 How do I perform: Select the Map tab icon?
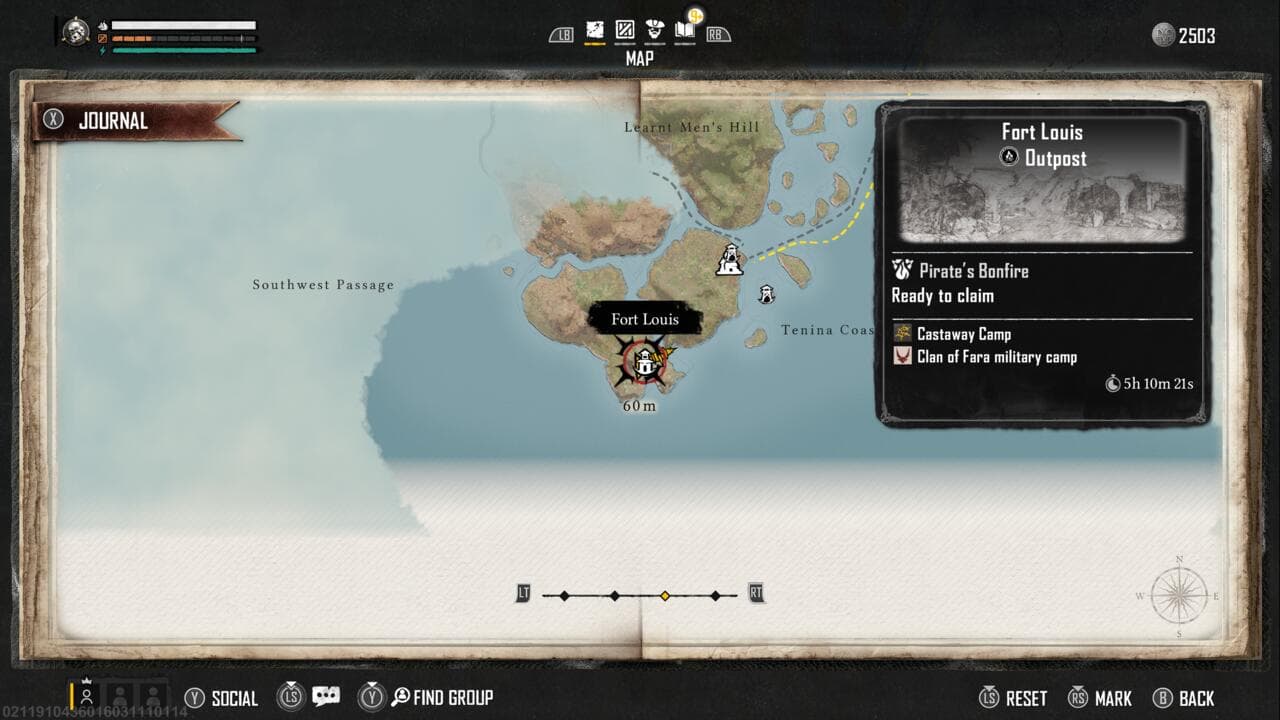tap(595, 30)
